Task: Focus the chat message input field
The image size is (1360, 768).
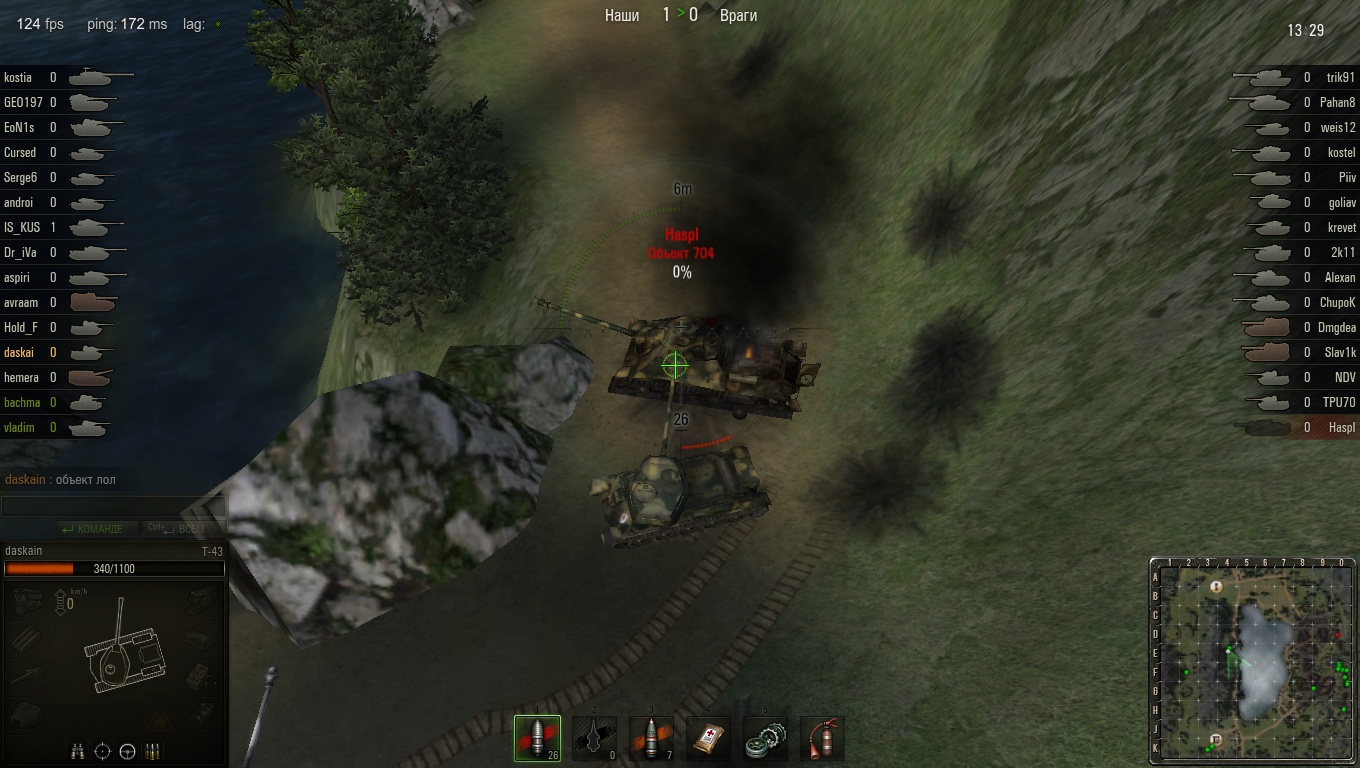Action: (113, 506)
